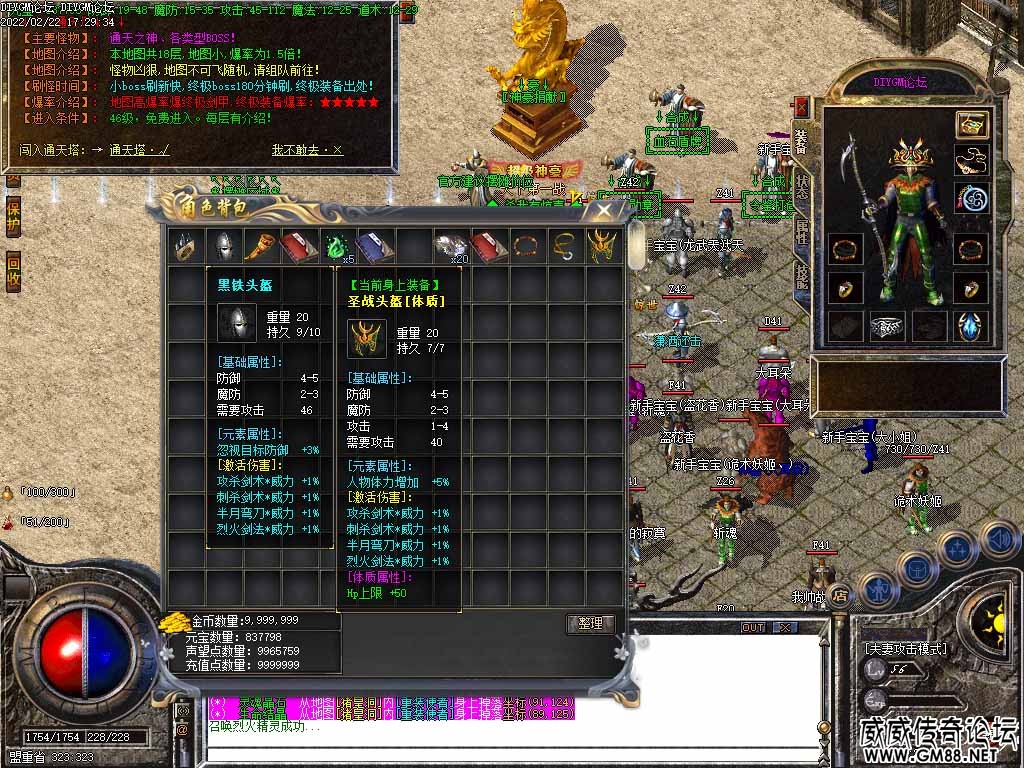Choose the blue skill book in the bag

coord(372,246)
